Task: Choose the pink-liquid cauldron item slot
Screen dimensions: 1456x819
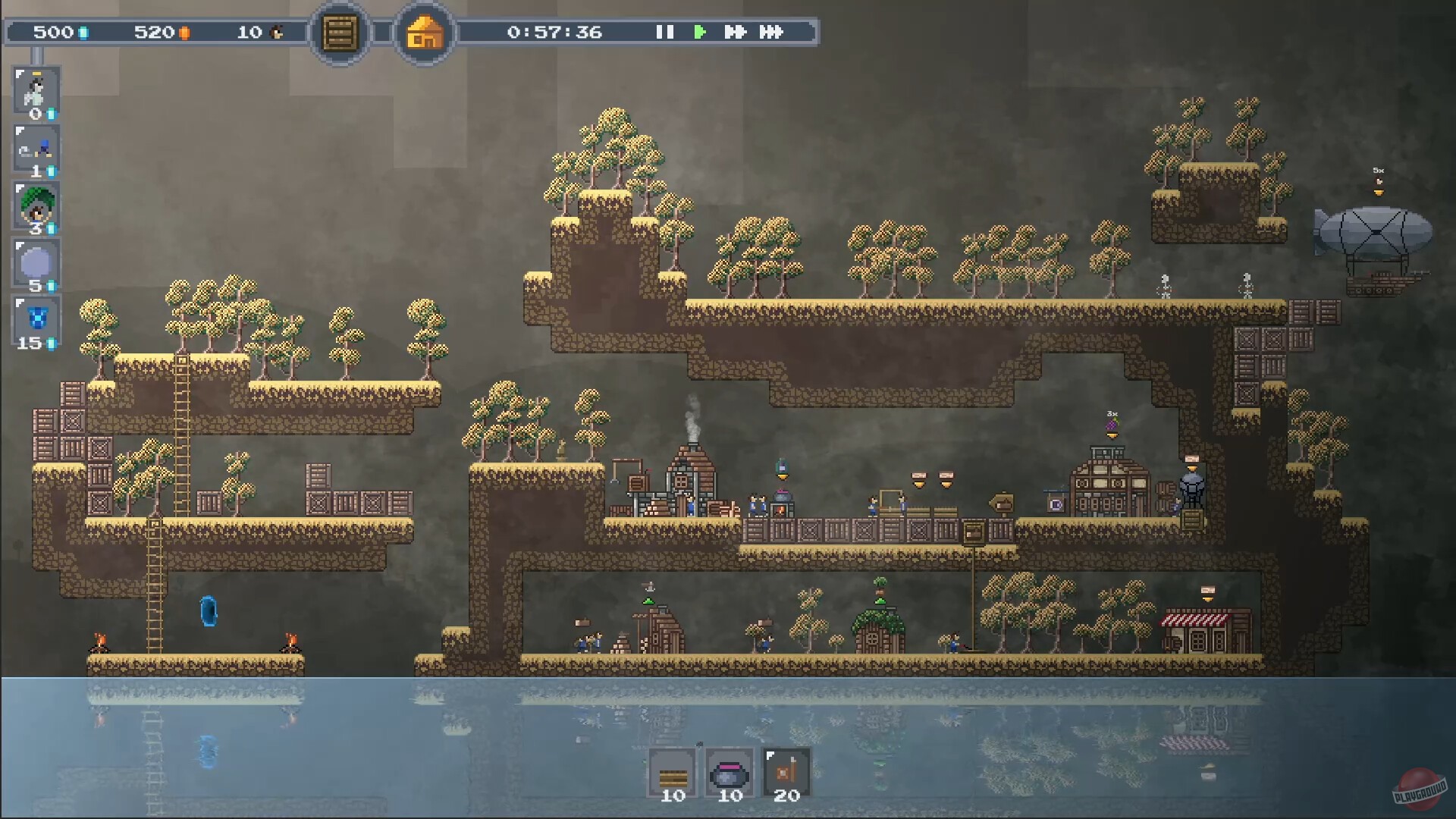Action: (730, 773)
